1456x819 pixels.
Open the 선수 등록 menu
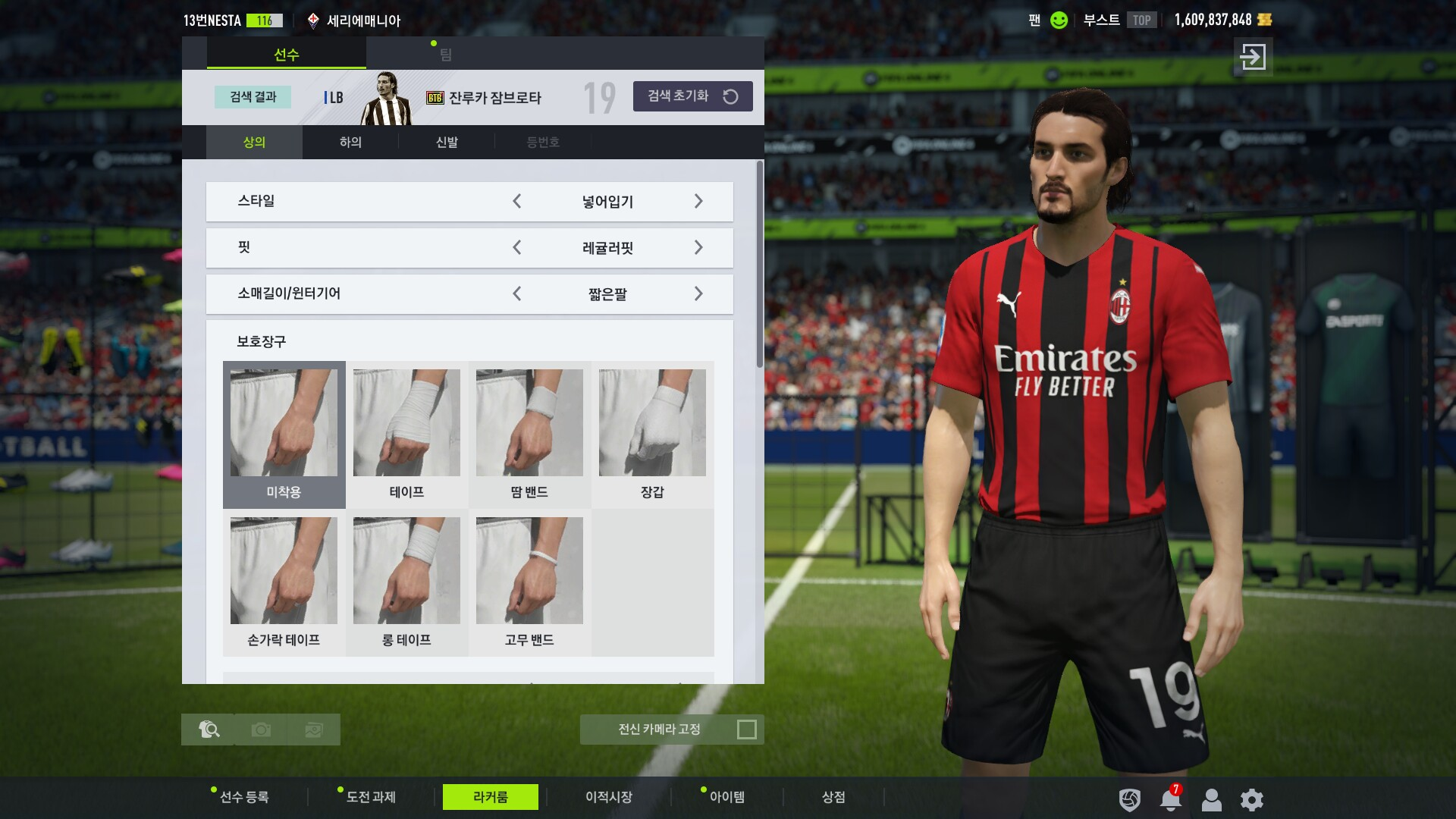pos(243,797)
